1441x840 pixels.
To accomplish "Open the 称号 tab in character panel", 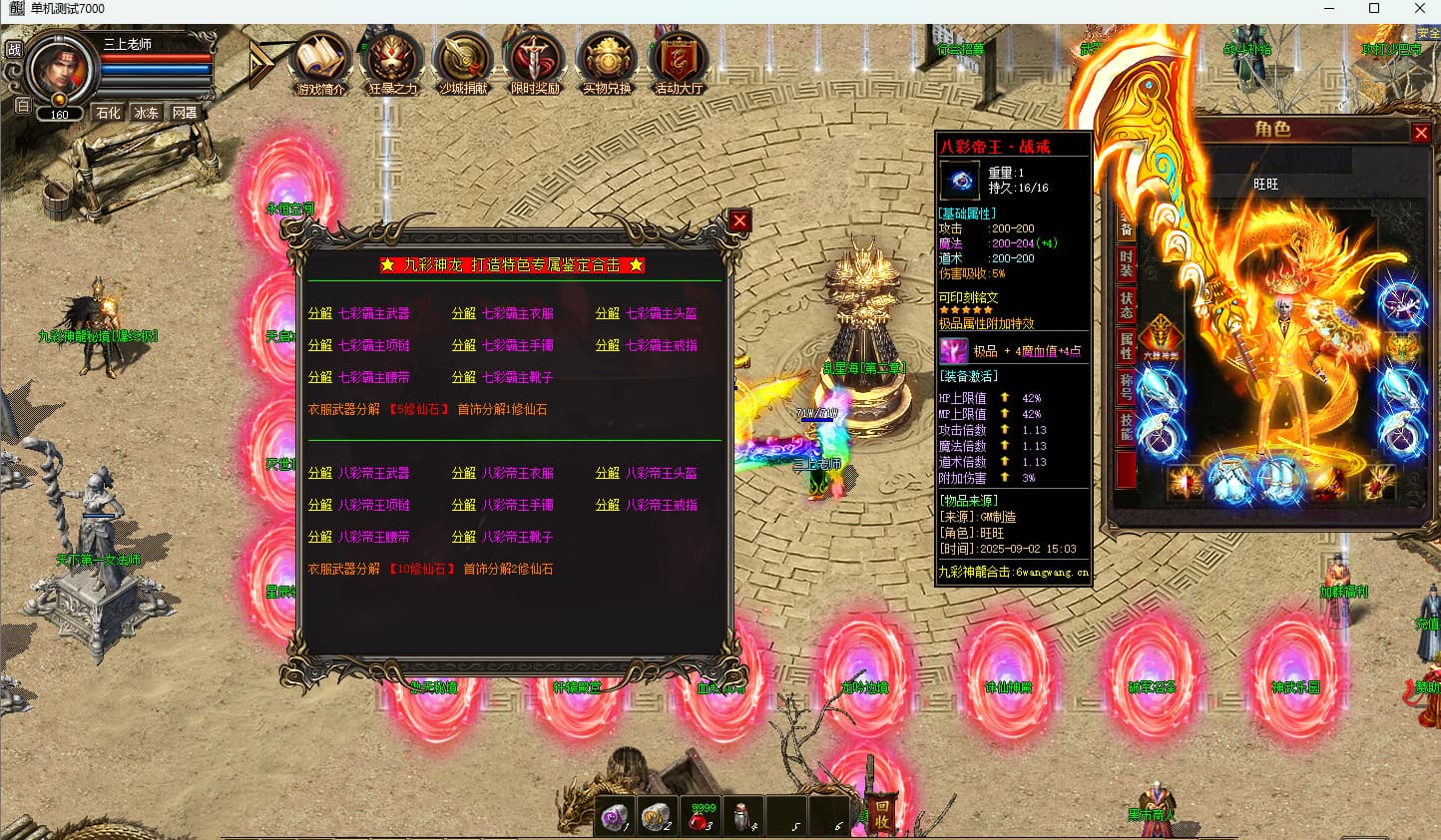I will click(x=1126, y=386).
